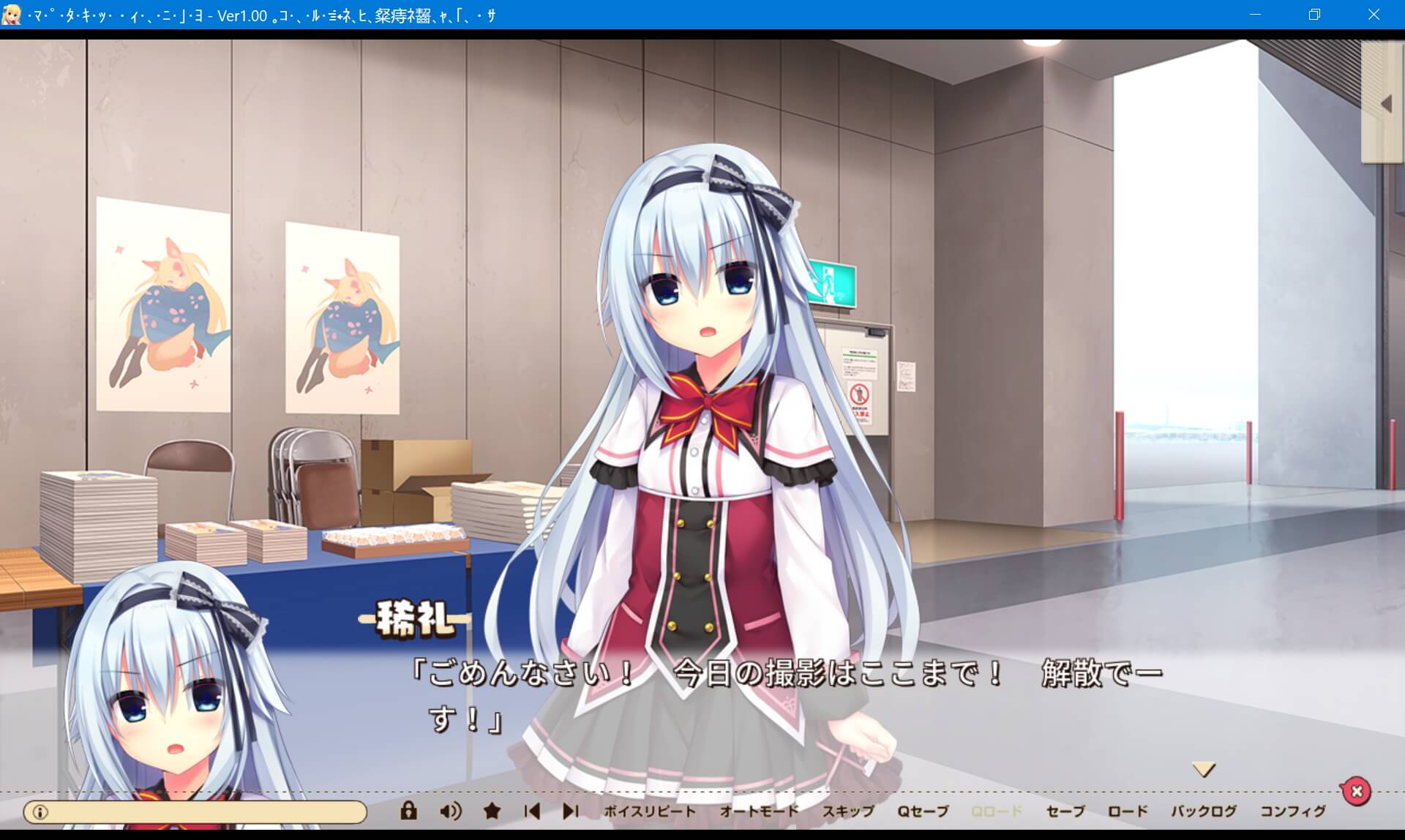Click the lock icon on the bottom bar
Screen dimensions: 1405x840
pos(408,811)
